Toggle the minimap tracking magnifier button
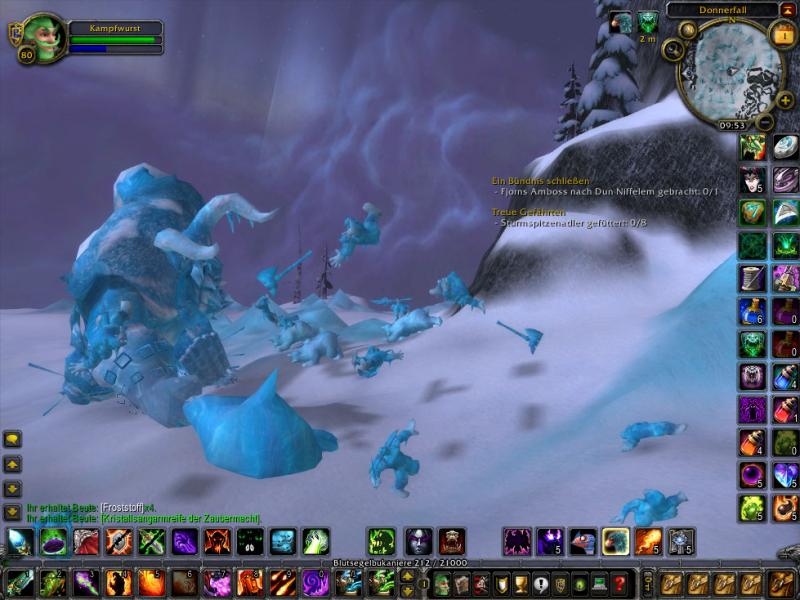Screen dimensions: 800x600 pyautogui.click(x=674, y=49)
